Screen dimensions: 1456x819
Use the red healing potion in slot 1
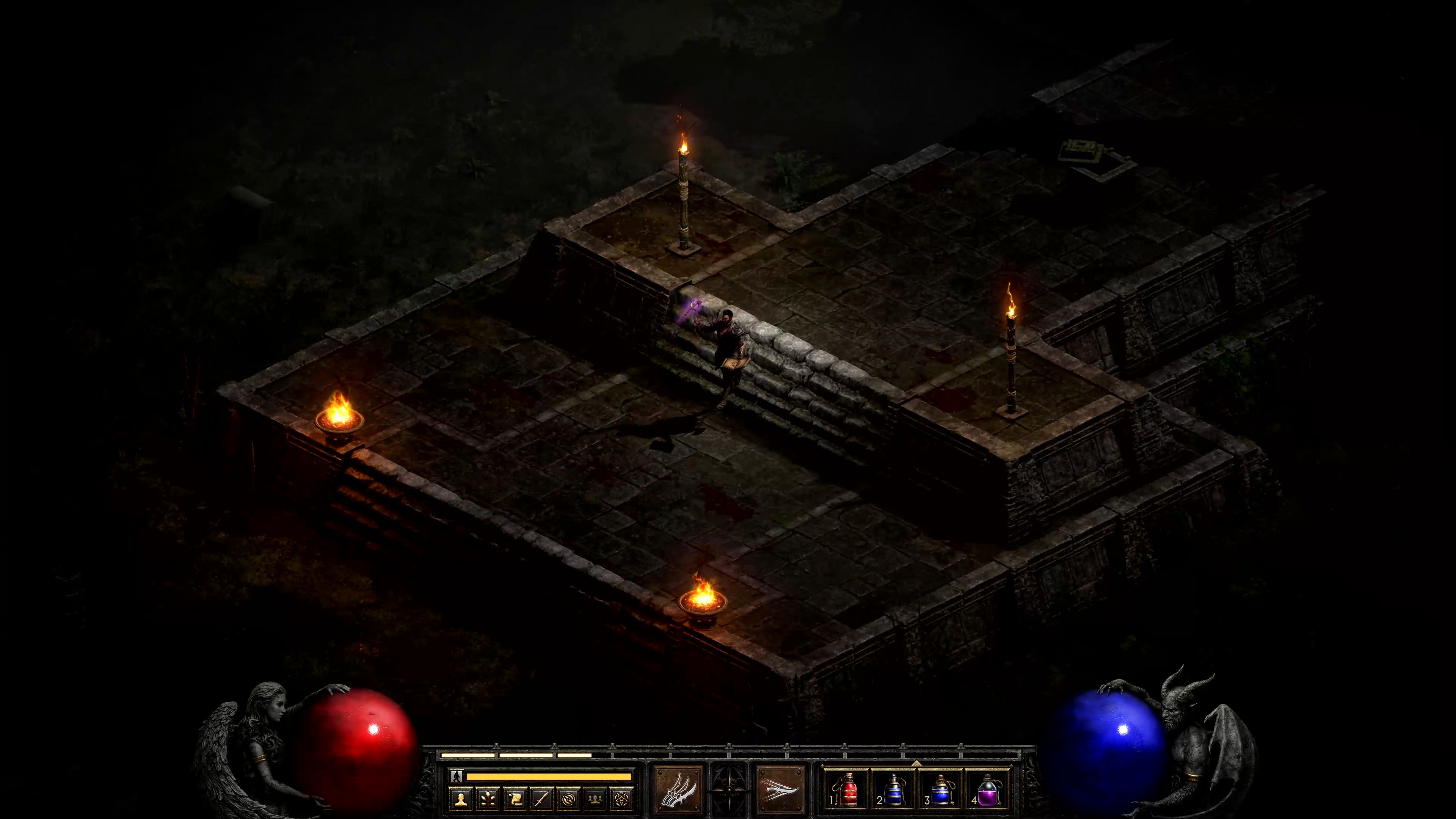pos(846,789)
